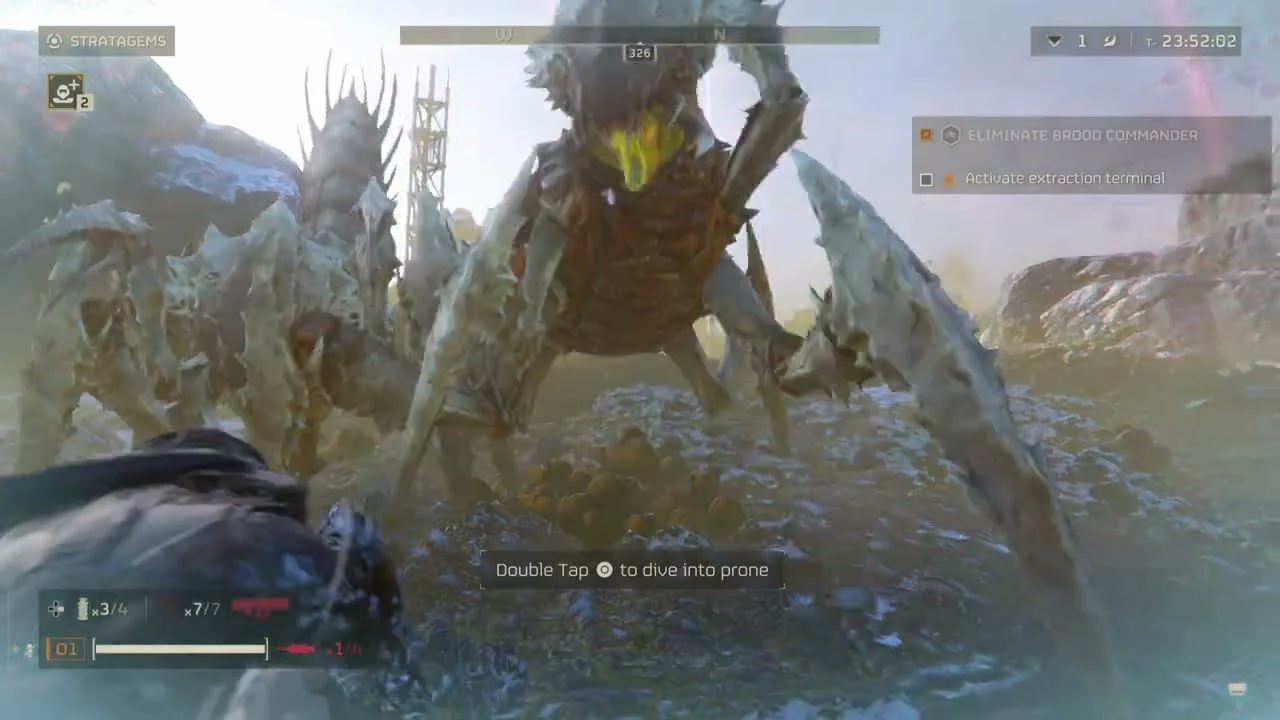Select the Reinforce stratagem icon
The image size is (1280, 720).
pyautogui.click(x=65, y=92)
